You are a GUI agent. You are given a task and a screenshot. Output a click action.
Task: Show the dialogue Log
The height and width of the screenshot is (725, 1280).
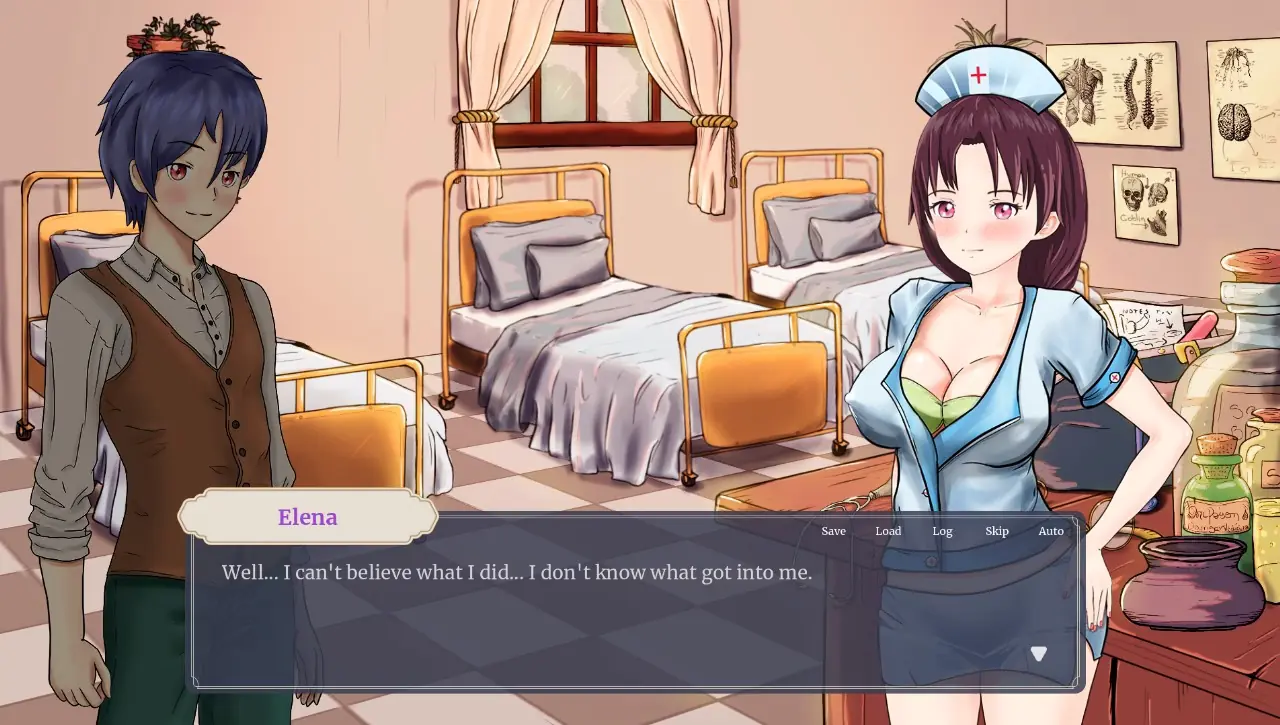pyautogui.click(x=942, y=531)
